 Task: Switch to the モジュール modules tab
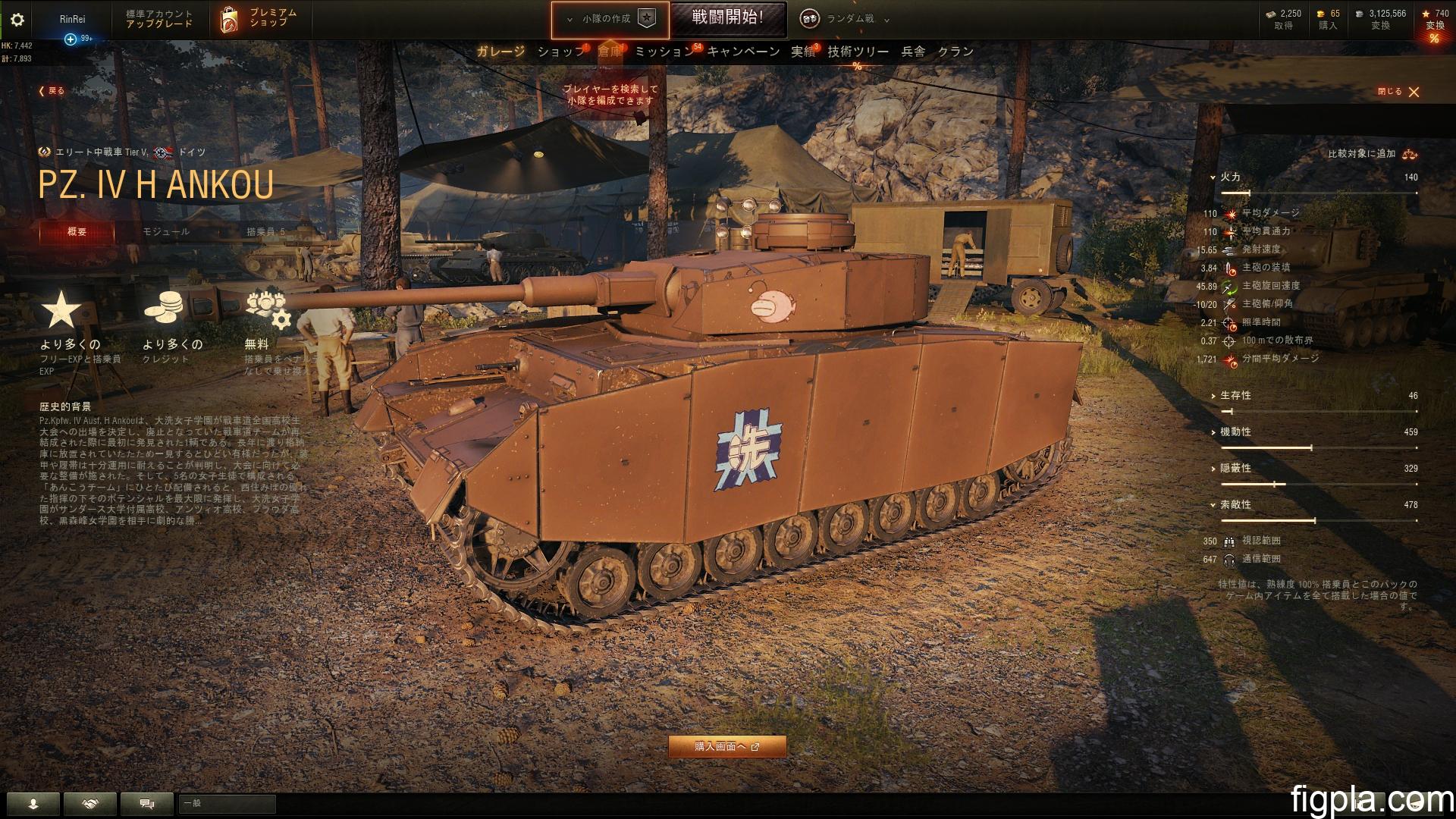[166, 232]
